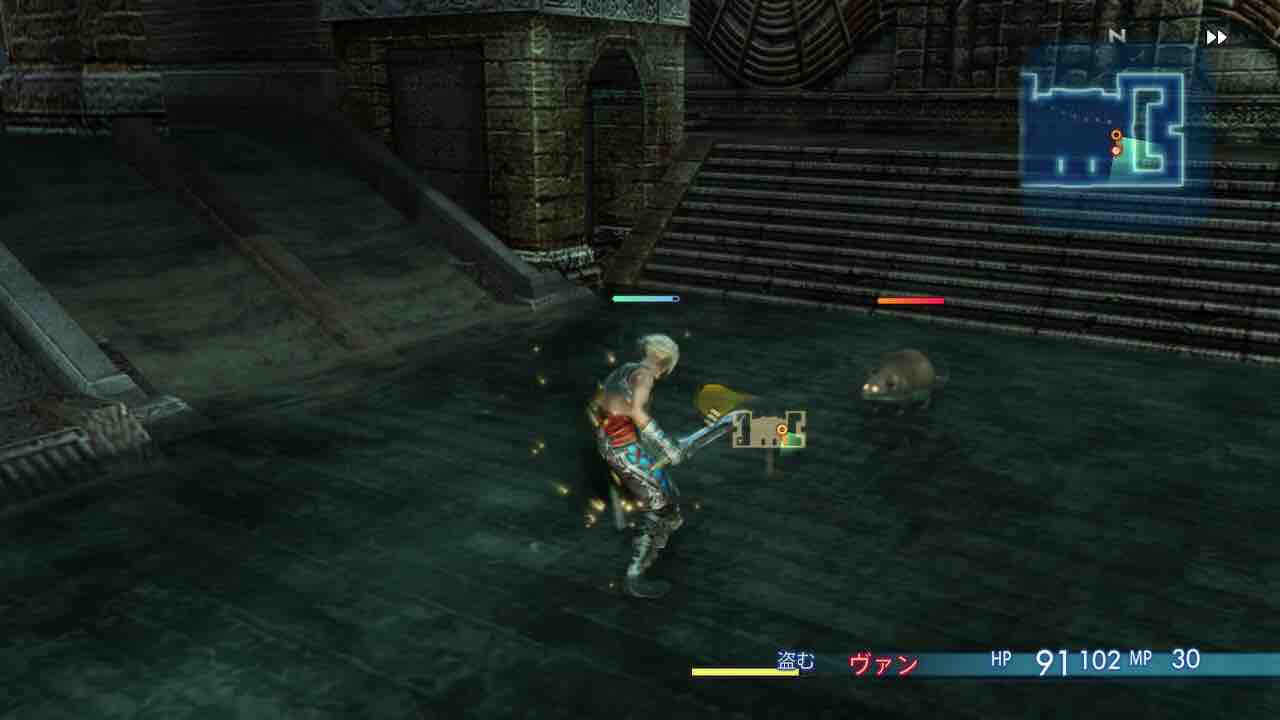Image resolution: width=1280 pixels, height=720 pixels.
Task: Click the orange target ring on the gauge icon
Action: point(781,429)
